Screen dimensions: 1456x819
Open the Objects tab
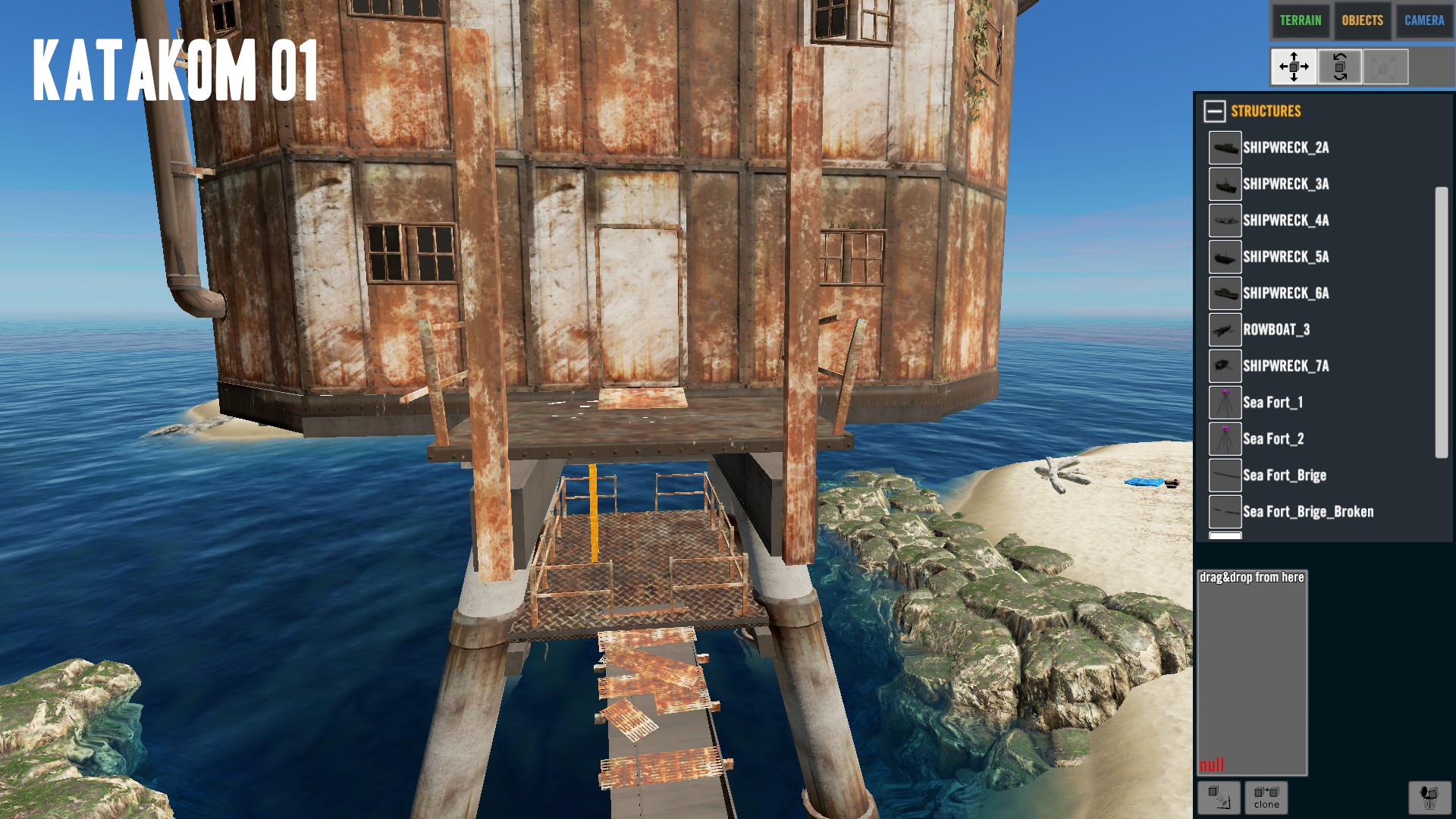pos(1362,20)
